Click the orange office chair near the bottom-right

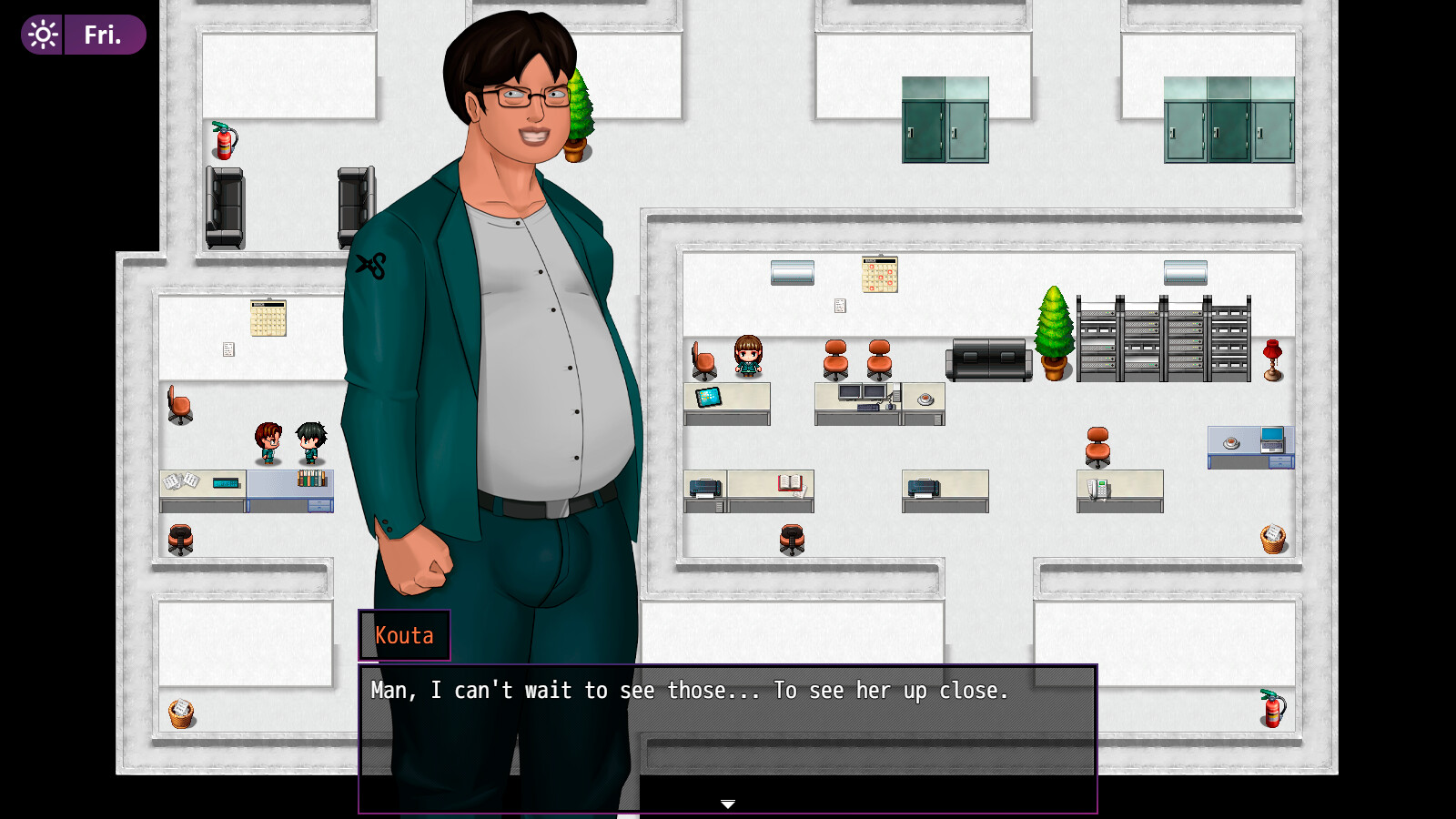tap(1097, 448)
